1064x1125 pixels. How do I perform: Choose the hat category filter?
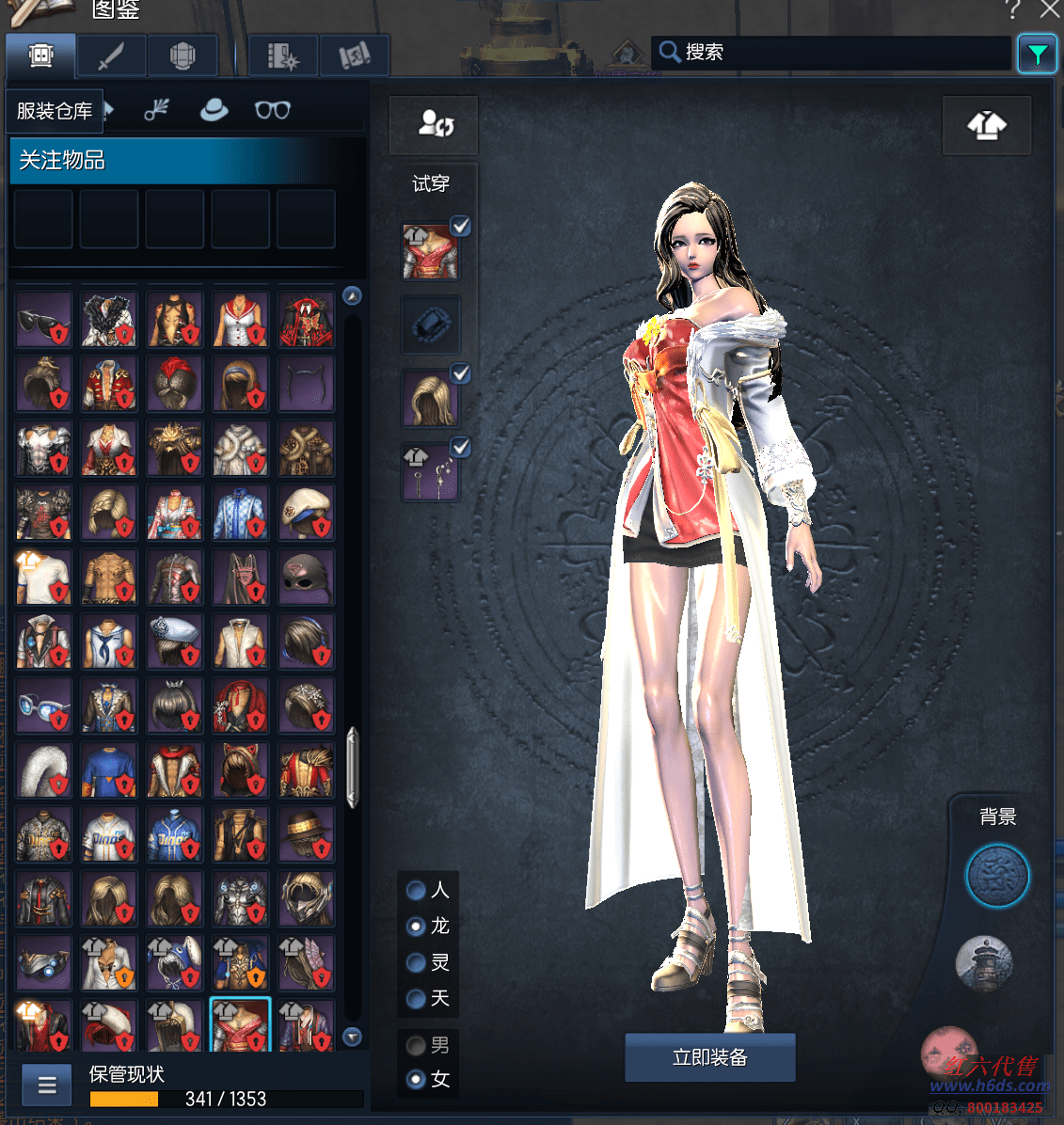coord(214,110)
